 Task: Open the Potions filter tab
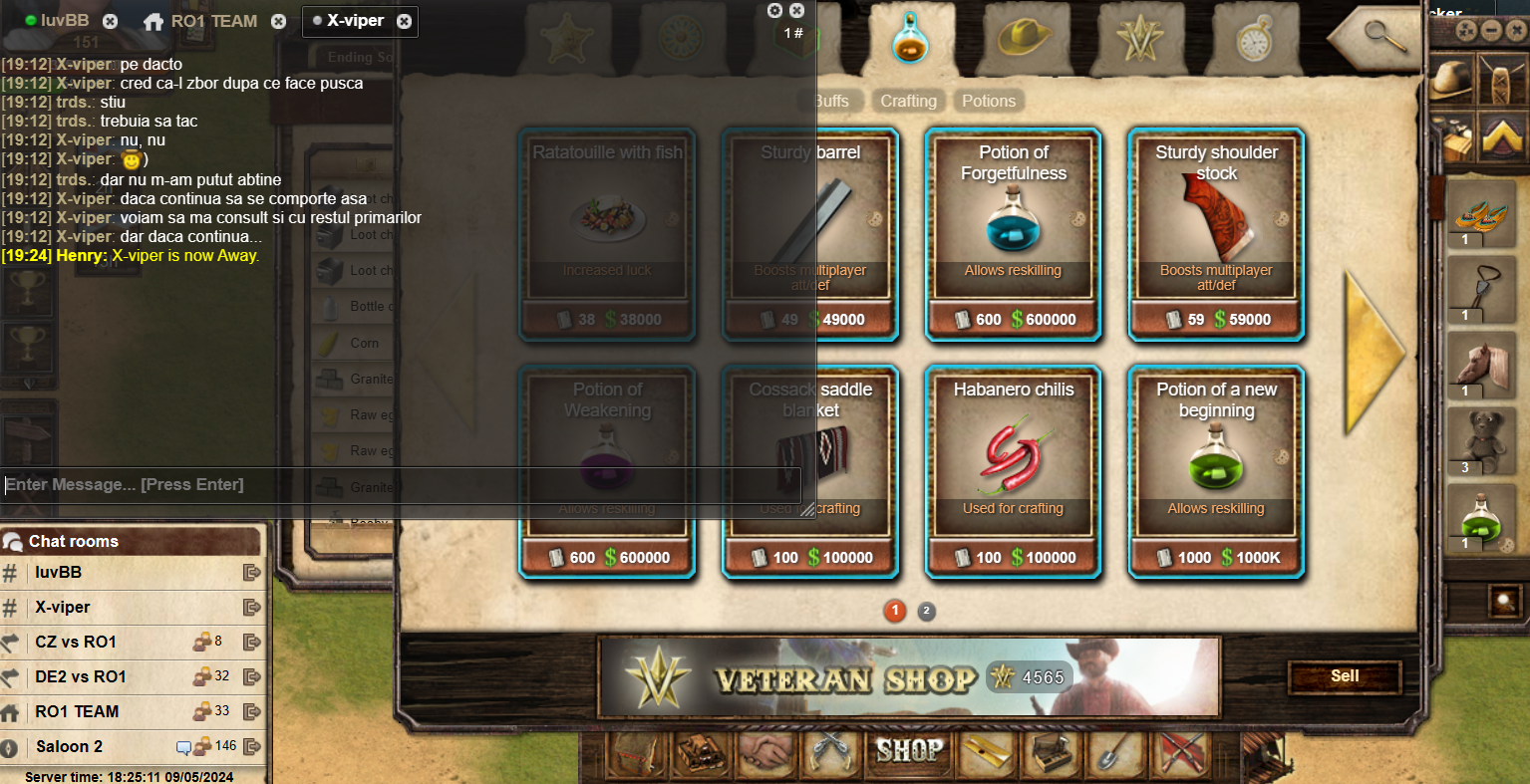988,101
